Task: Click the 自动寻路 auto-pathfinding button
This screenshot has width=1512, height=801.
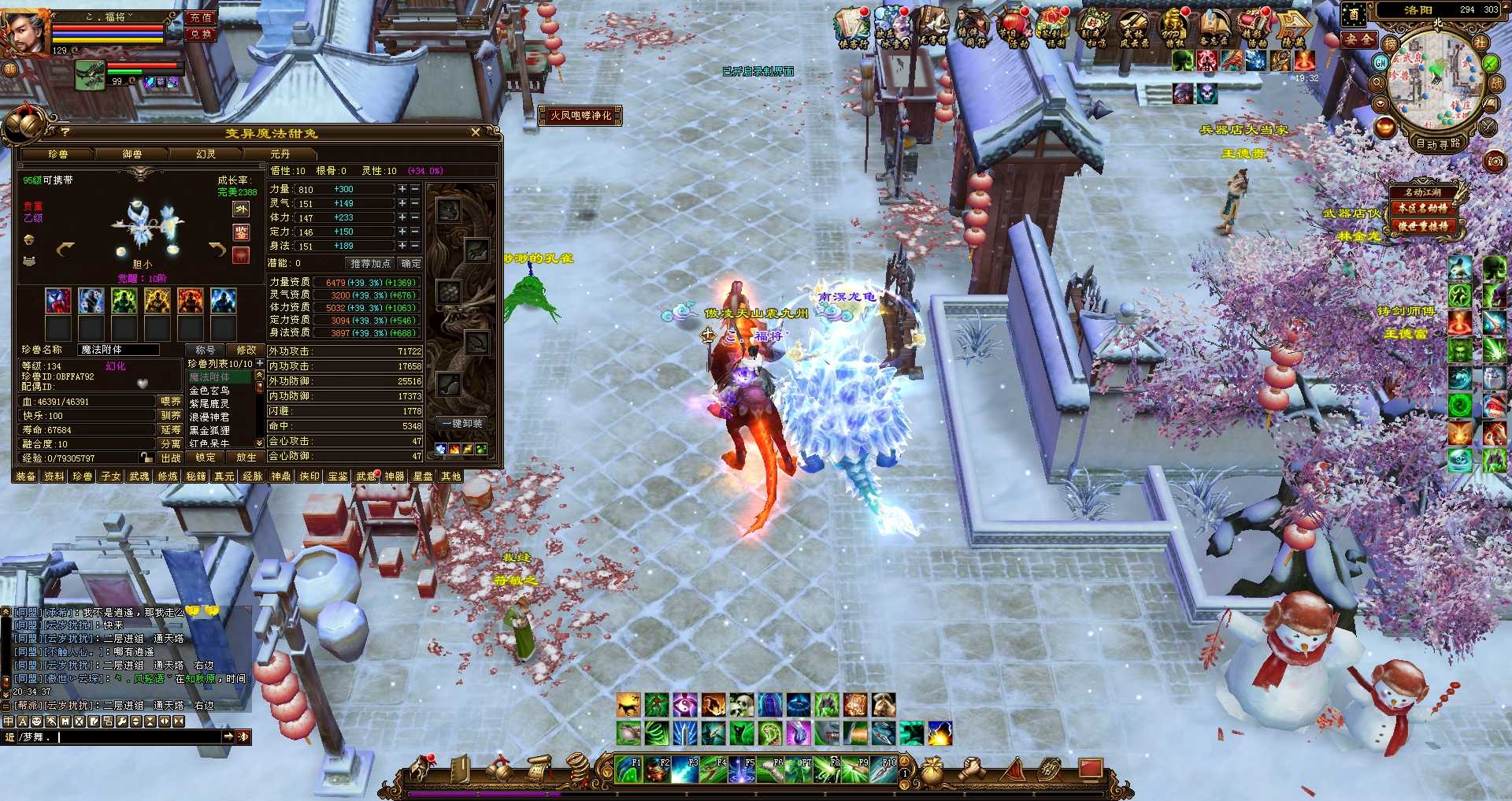Action: (x=1437, y=143)
